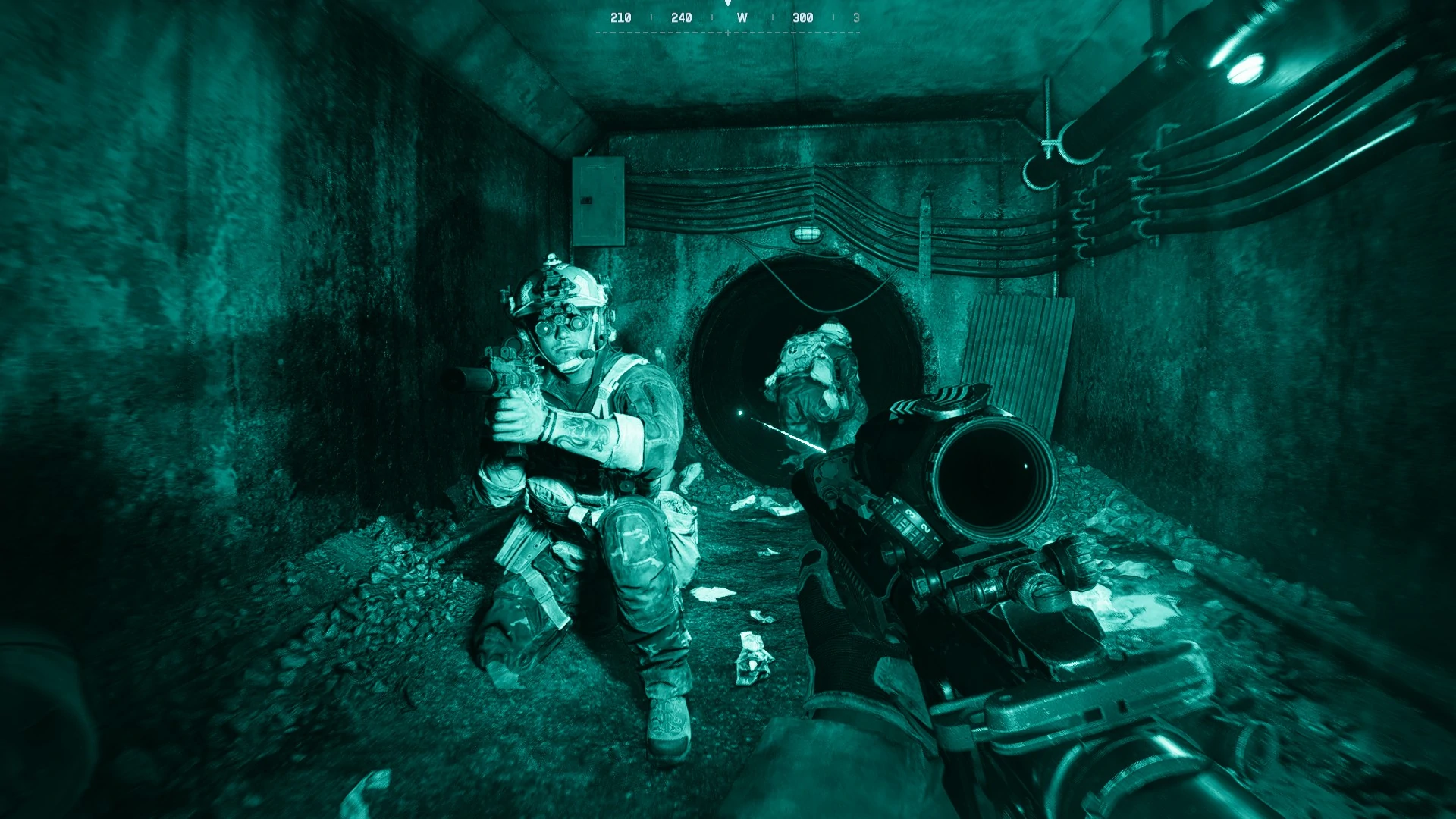1456x819 pixels.
Task: Click the faded 3 at compass right edge
Action: 858,16
